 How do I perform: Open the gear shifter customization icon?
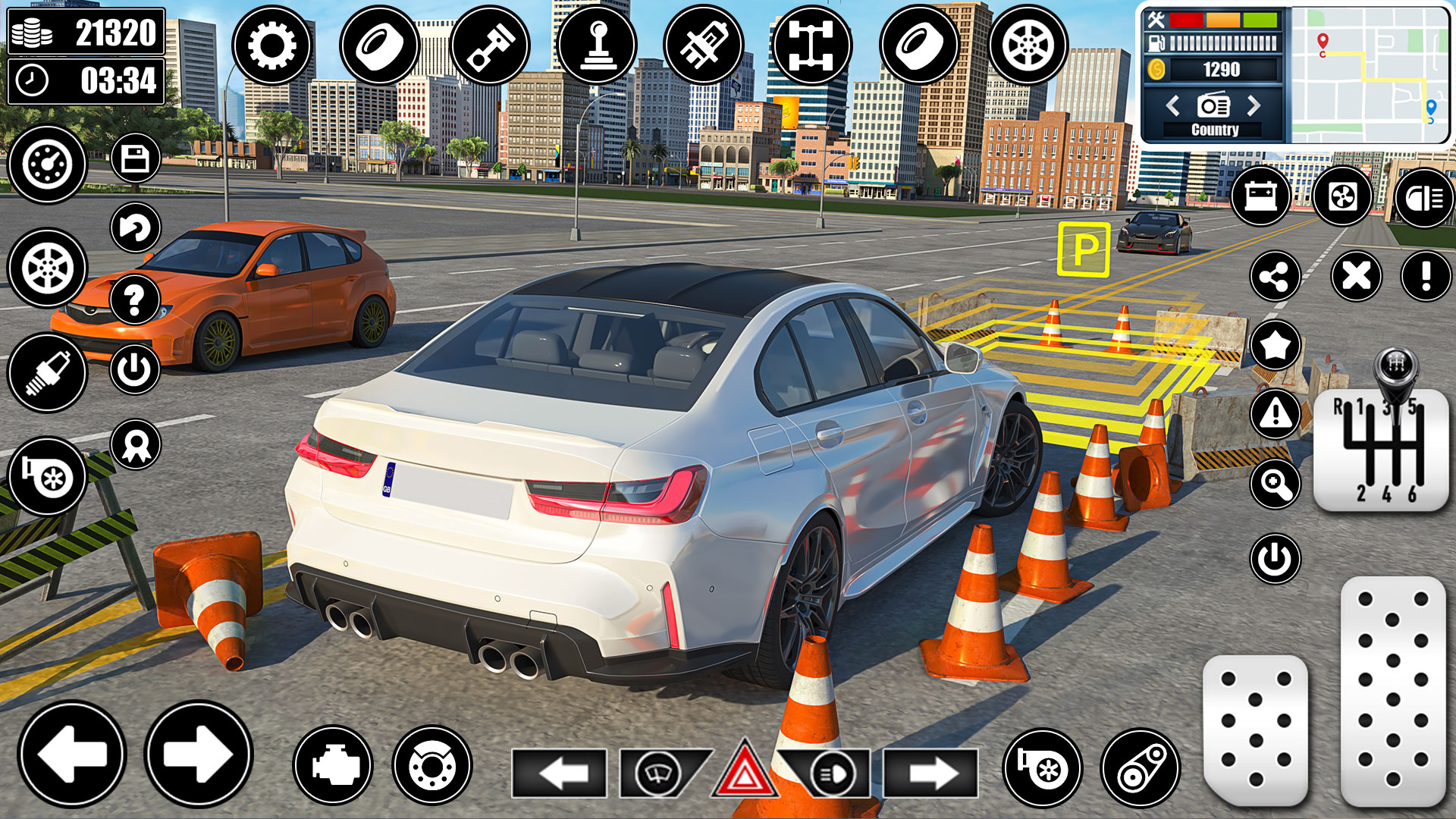click(x=599, y=45)
